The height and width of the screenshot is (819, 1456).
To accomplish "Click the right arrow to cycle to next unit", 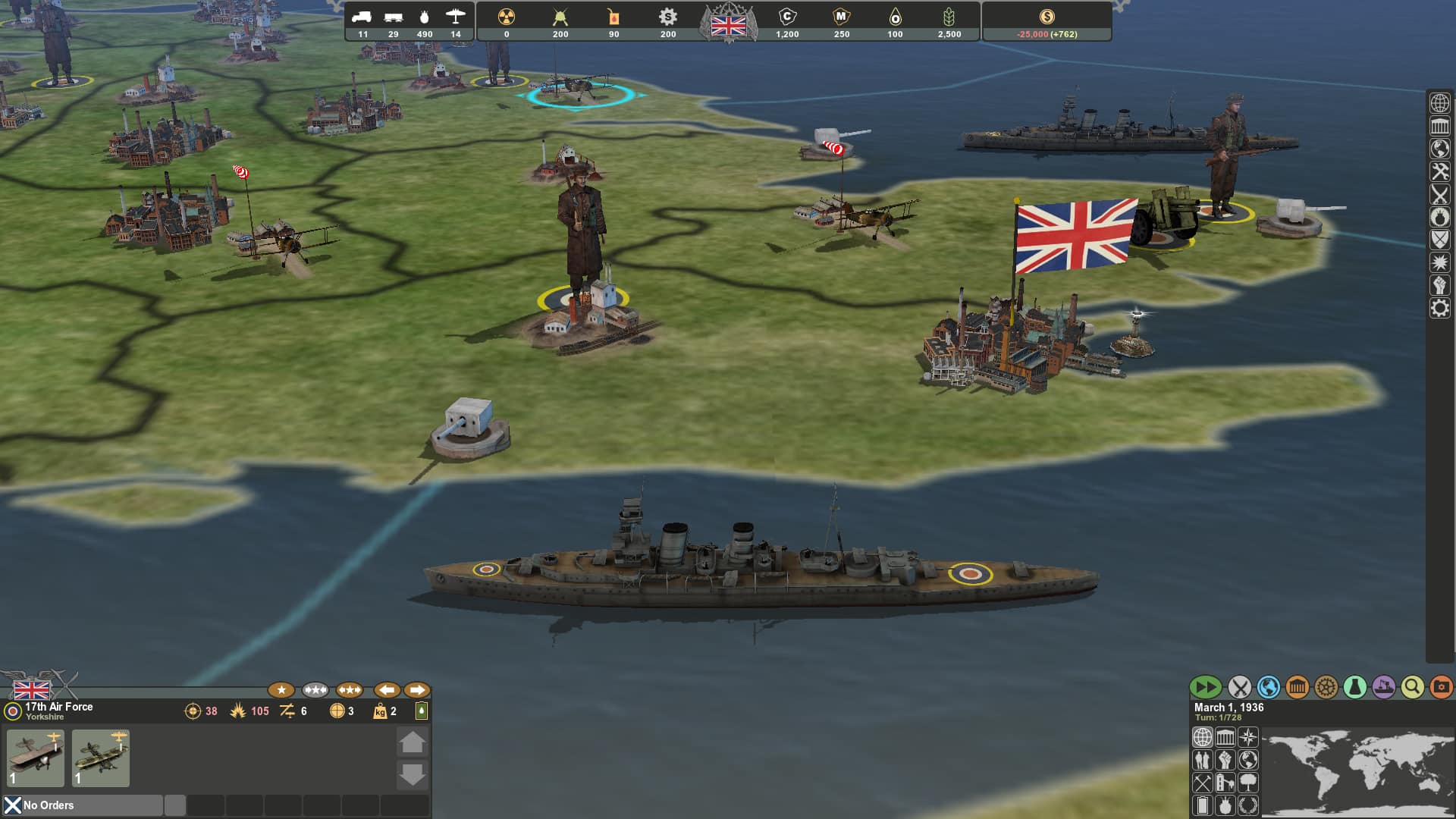I will pos(416,690).
